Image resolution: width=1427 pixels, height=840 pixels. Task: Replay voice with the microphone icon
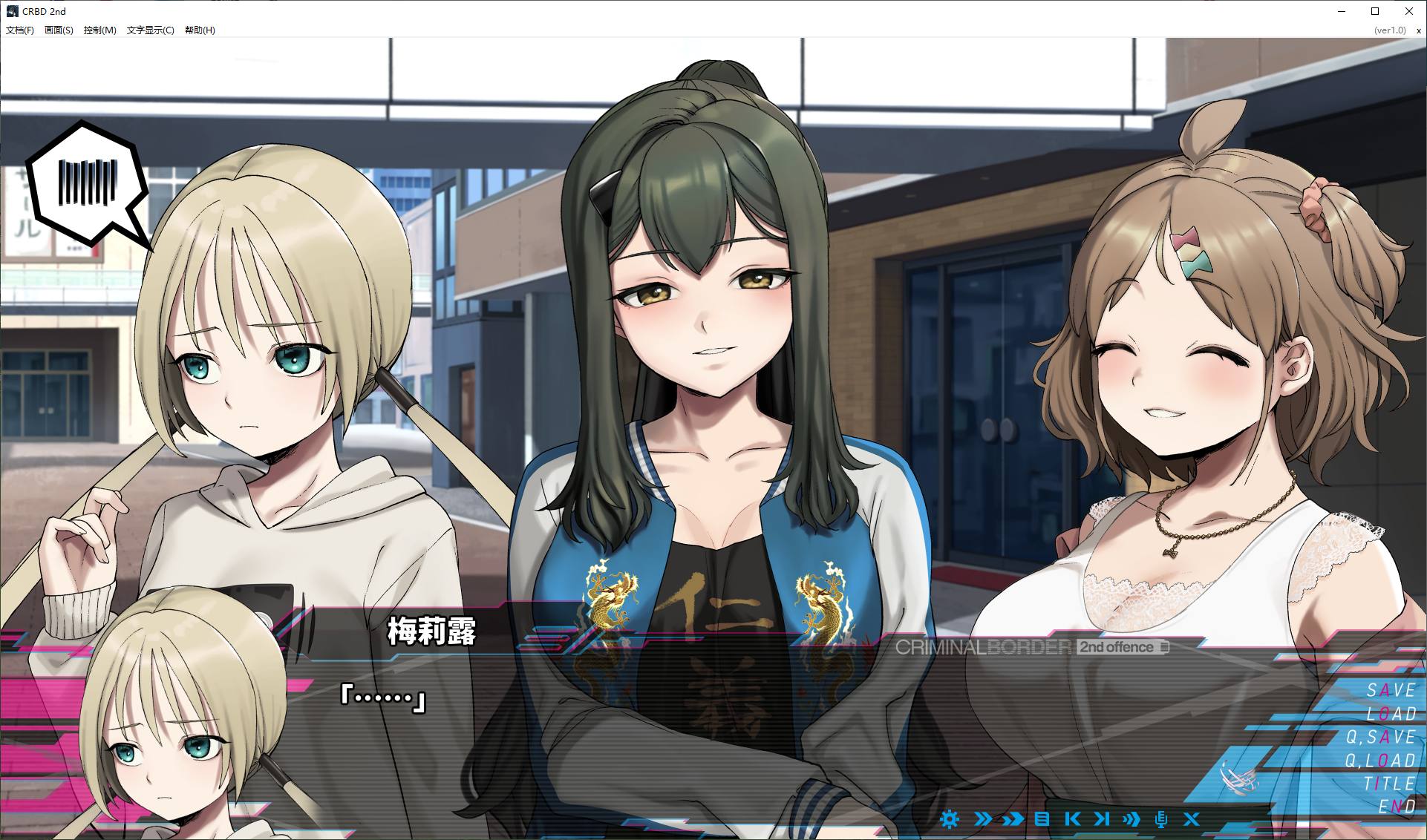click(x=1161, y=819)
